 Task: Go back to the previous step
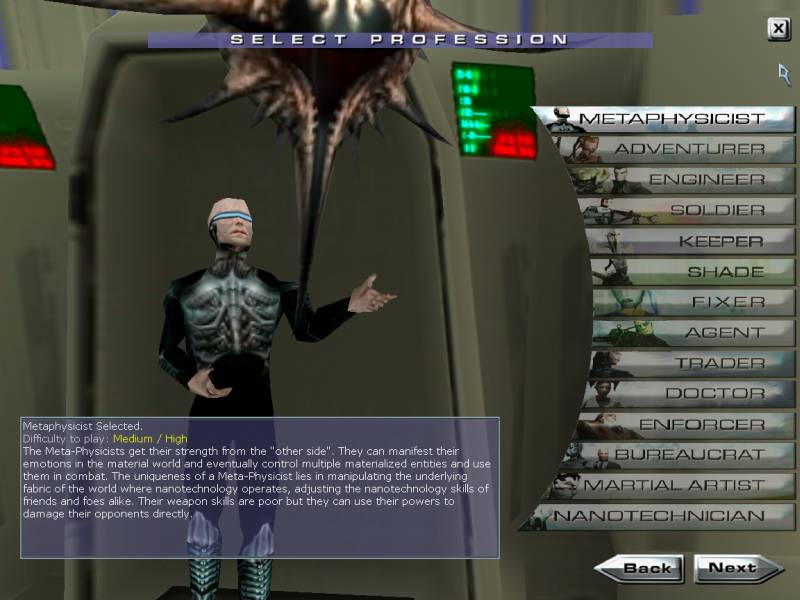(x=641, y=568)
